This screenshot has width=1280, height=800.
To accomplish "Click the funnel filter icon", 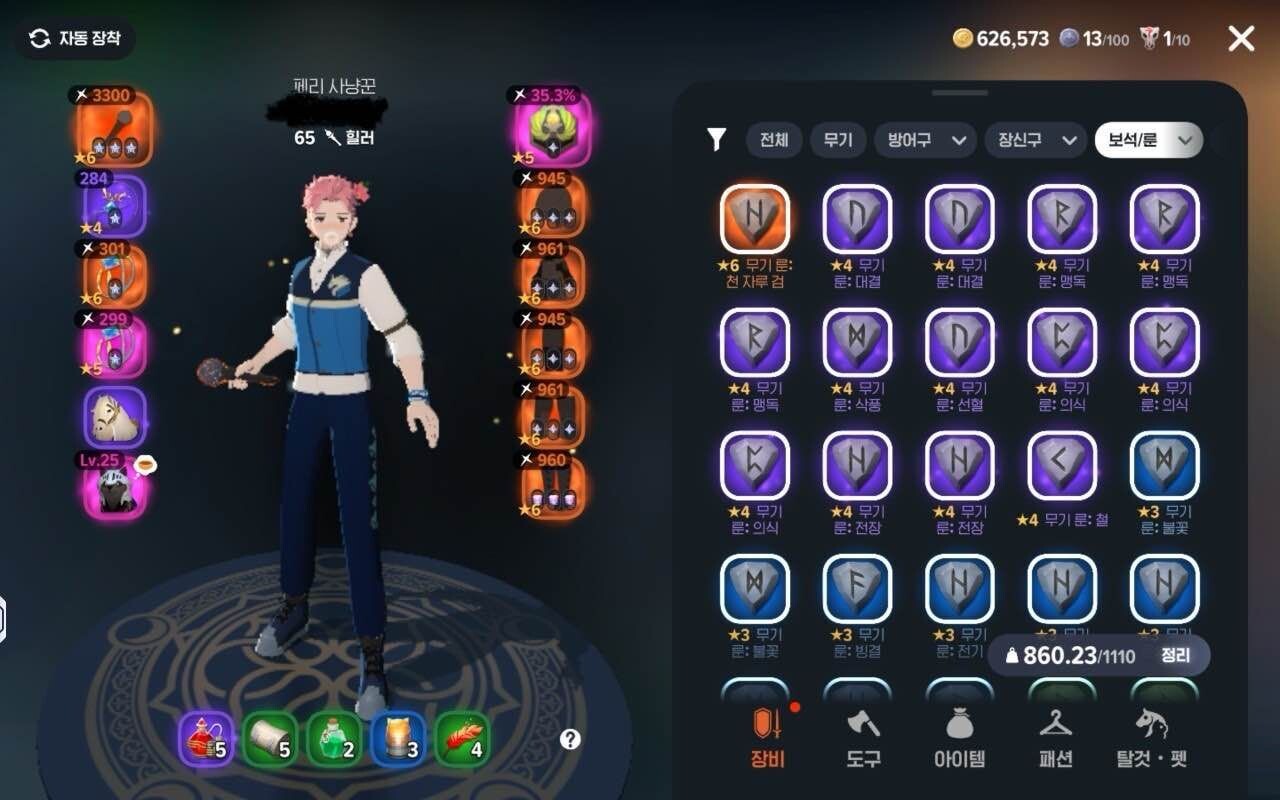I will pyautogui.click(x=716, y=140).
